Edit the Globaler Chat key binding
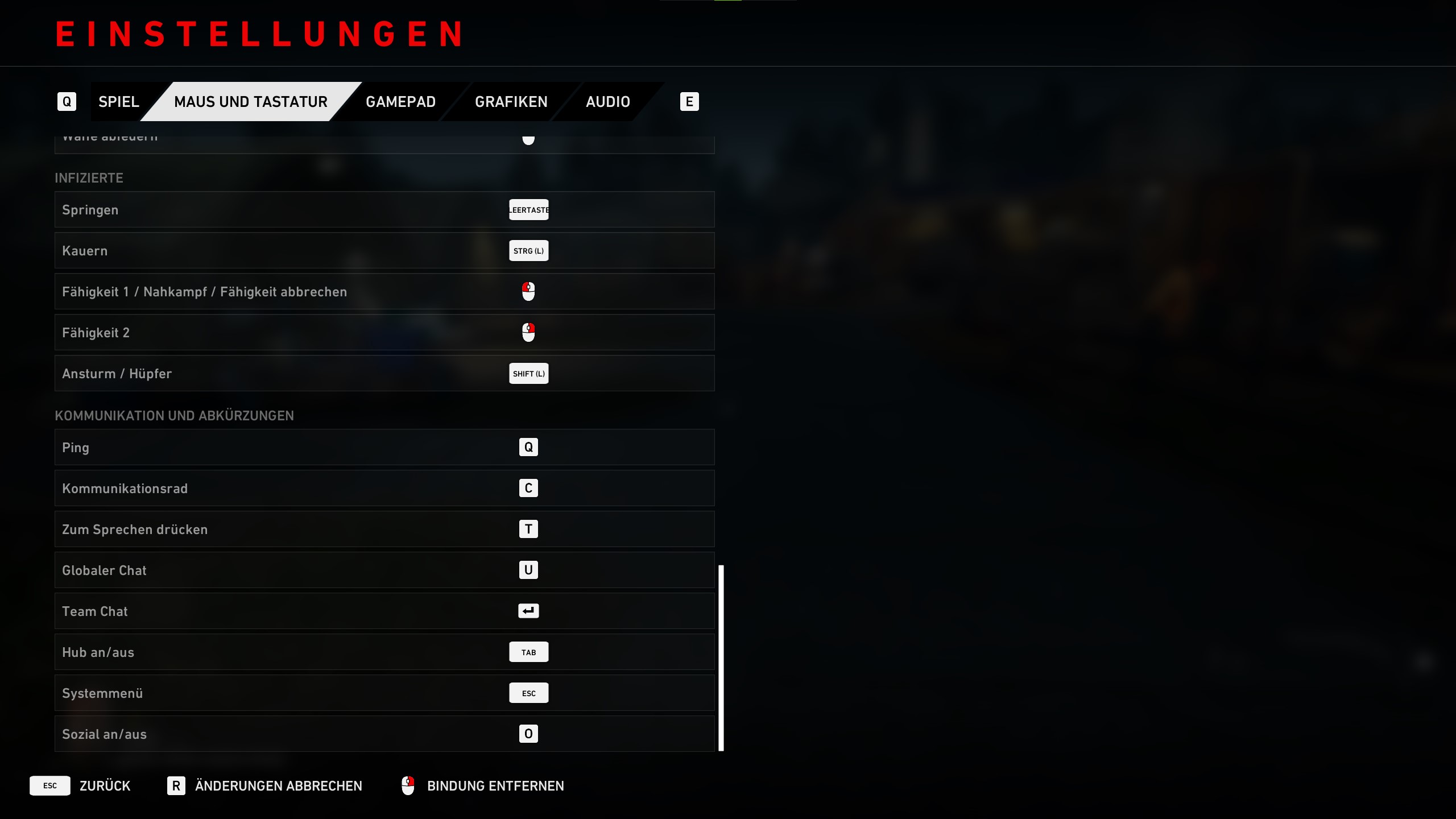Viewport: 1456px width, 819px height. pos(528,570)
